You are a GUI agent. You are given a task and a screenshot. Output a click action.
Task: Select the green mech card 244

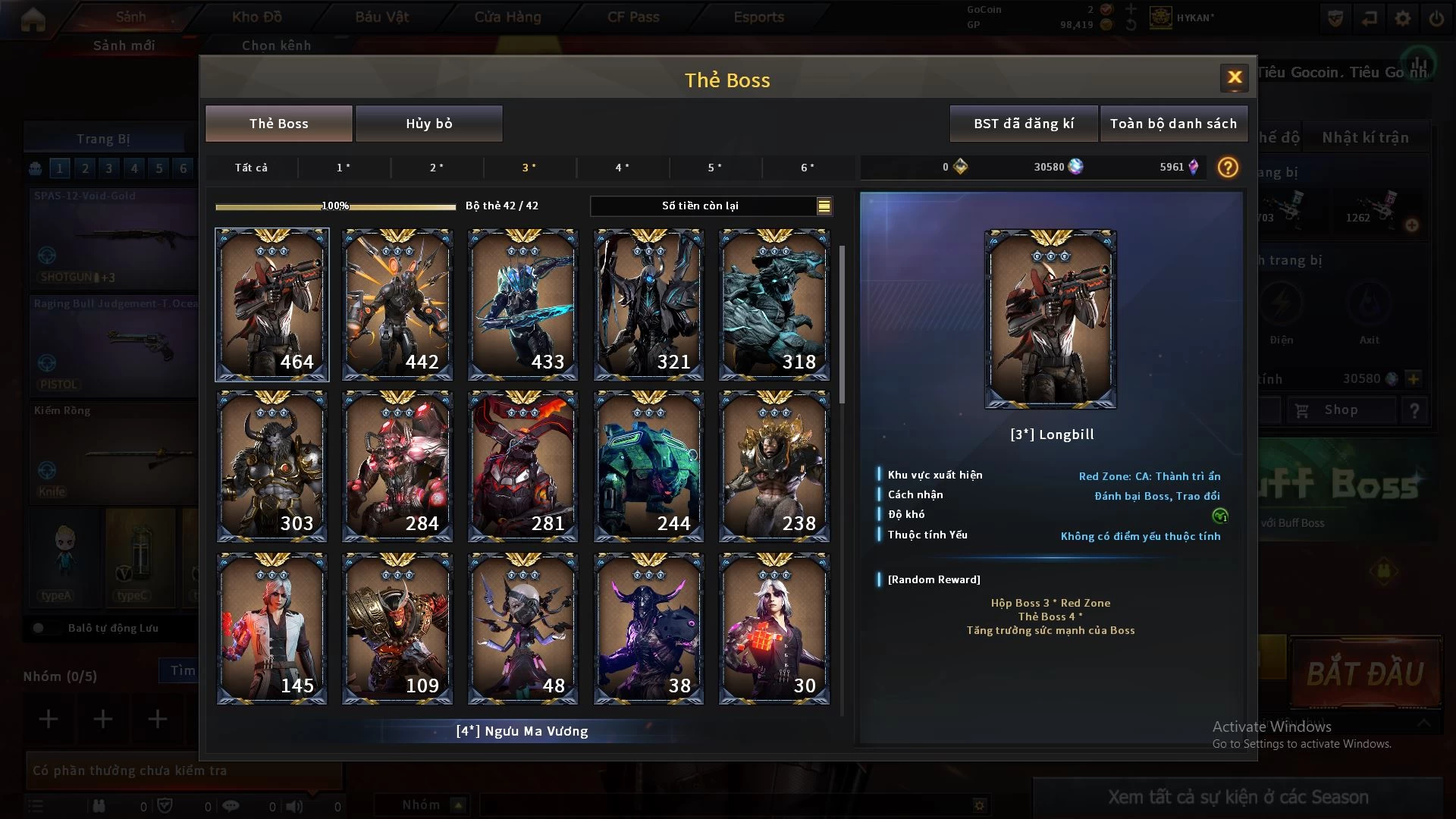click(648, 466)
